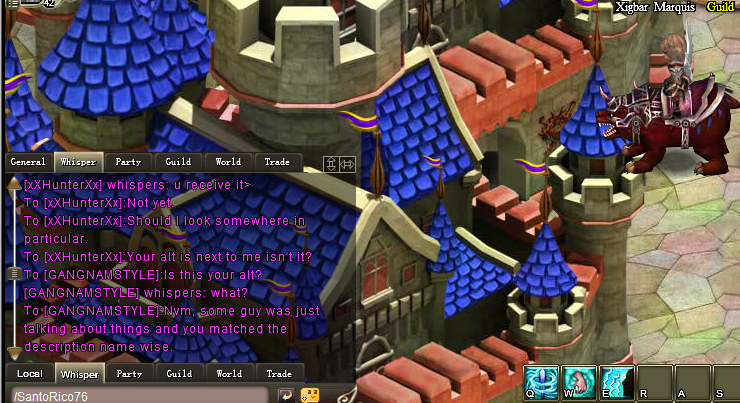Choose the World tab above the chat log
Image resolution: width=740 pixels, height=403 pixels.
click(229, 161)
